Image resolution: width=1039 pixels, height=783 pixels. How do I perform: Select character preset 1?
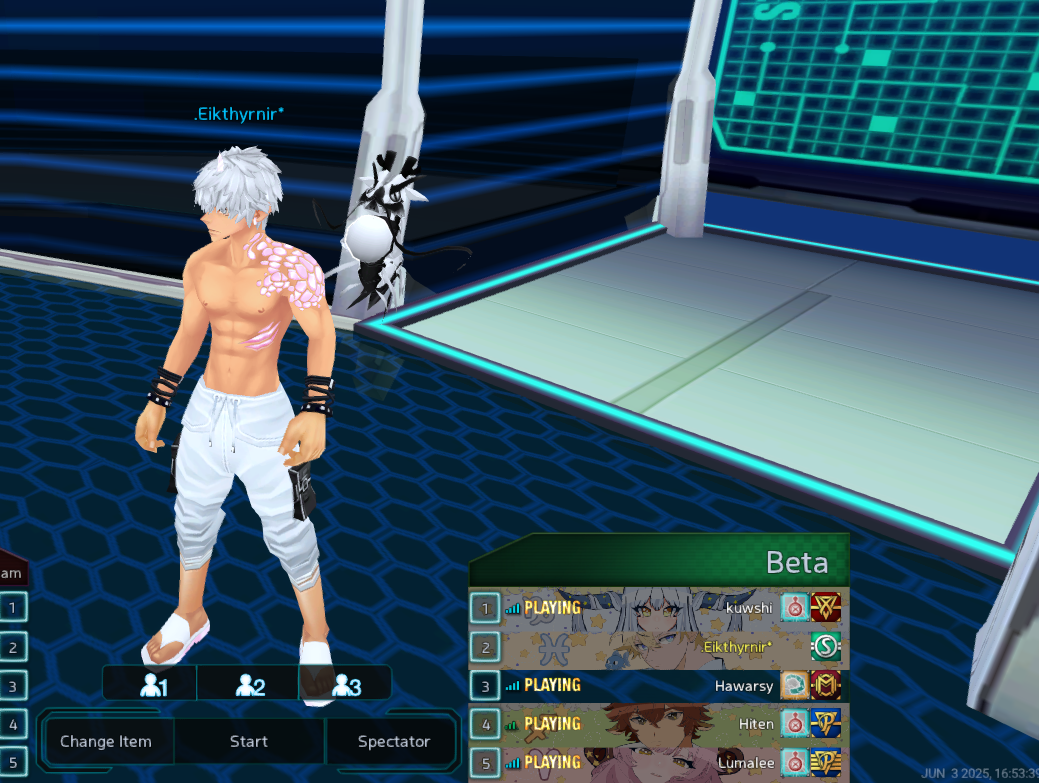click(152, 685)
